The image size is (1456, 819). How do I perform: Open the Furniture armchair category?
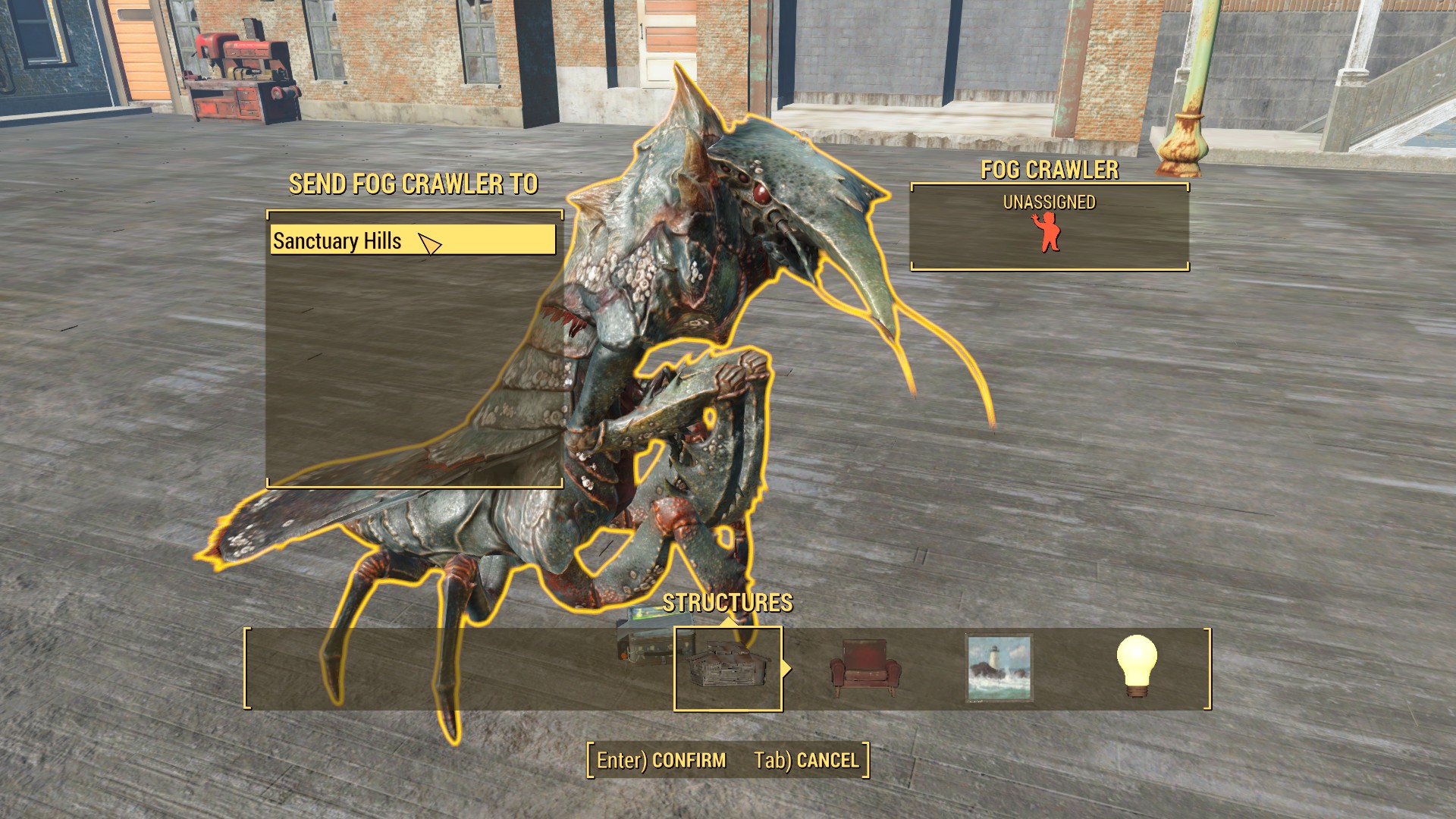865,668
